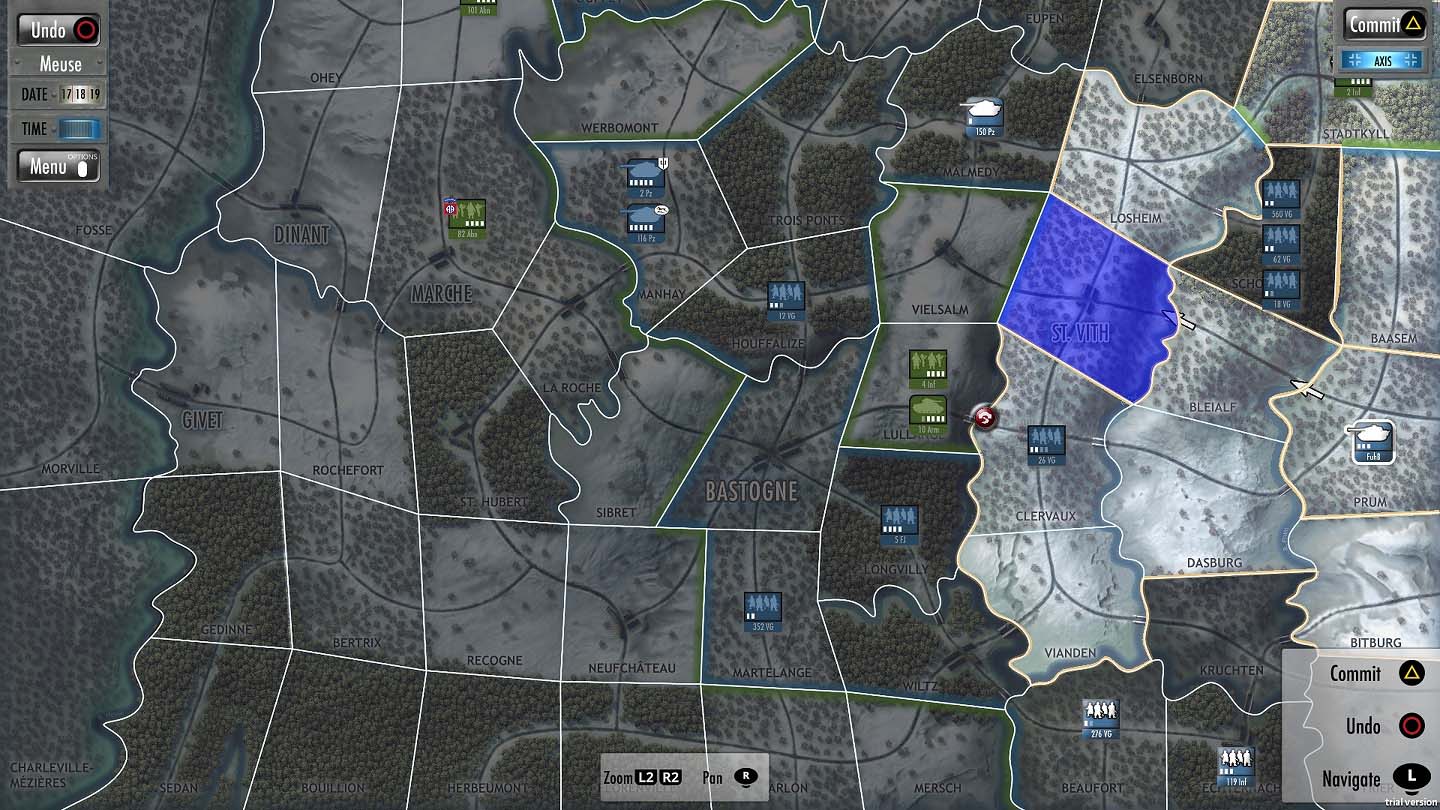The image size is (1440, 810).
Task: Select the 2 Pz tank unit near Werbomont
Action: 643,172
